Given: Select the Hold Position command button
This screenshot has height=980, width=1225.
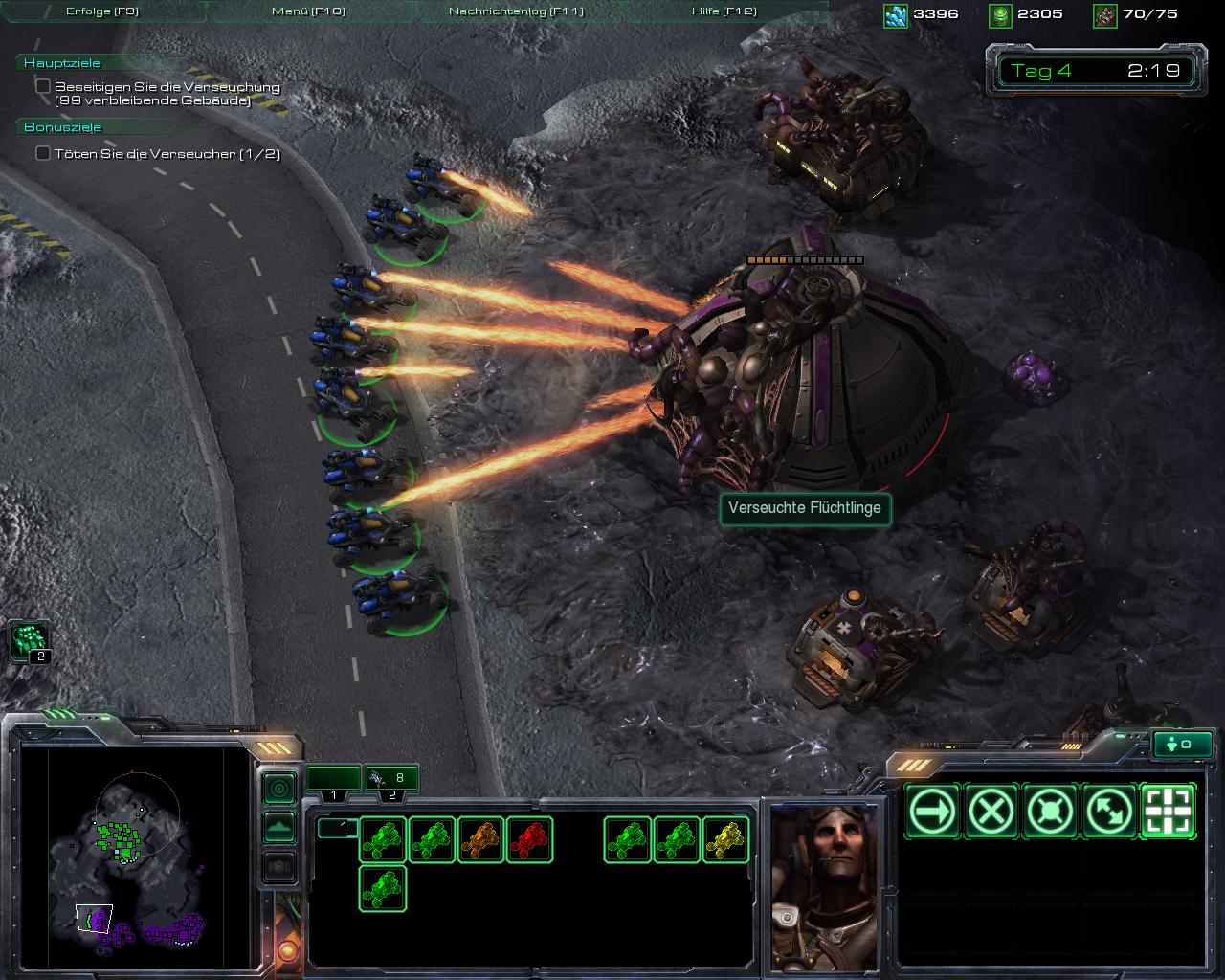Looking at the screenshot, I should tap(1051, 812).
